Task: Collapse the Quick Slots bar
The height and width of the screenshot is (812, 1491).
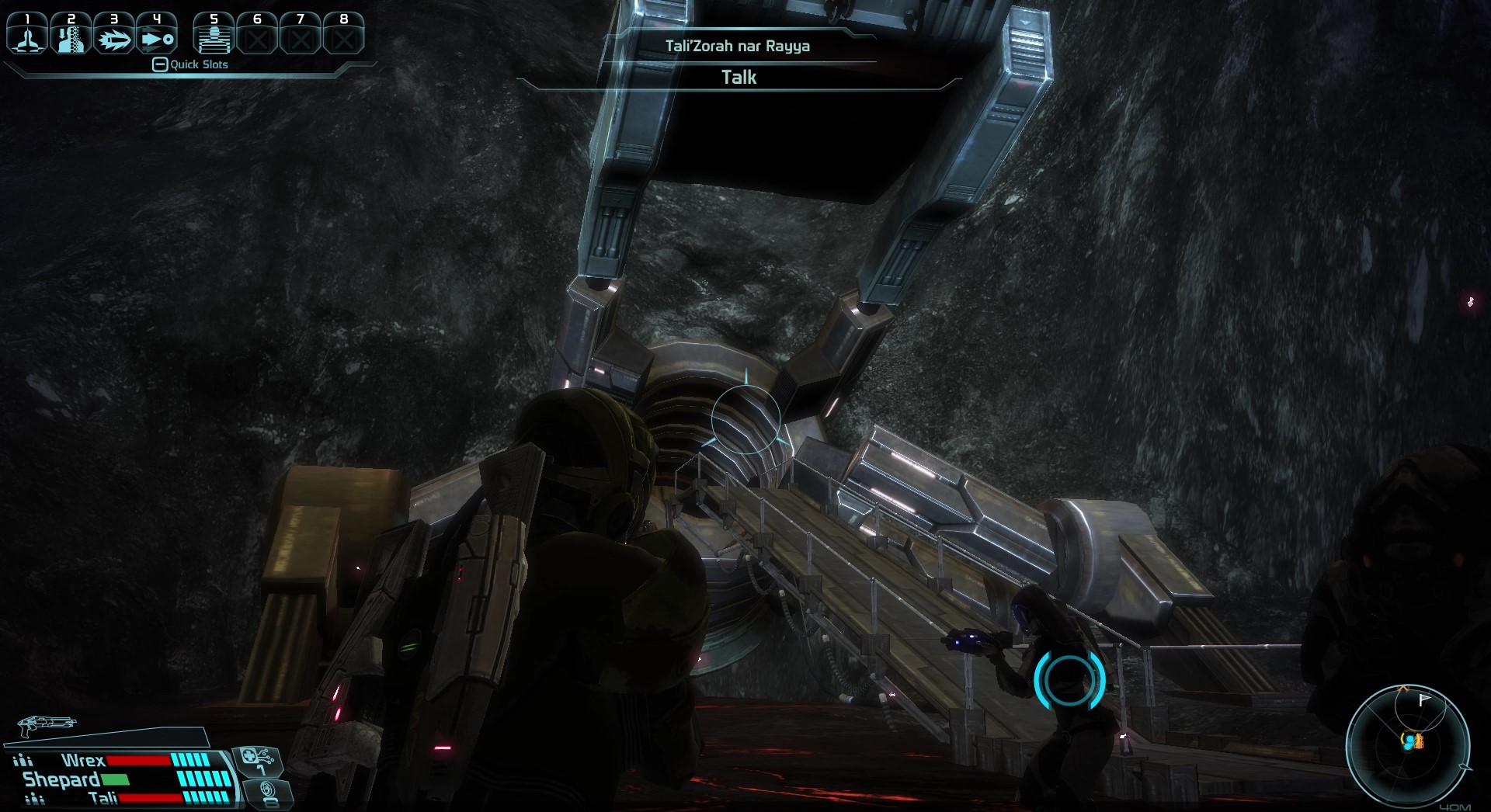Action: tap(160, 64)
